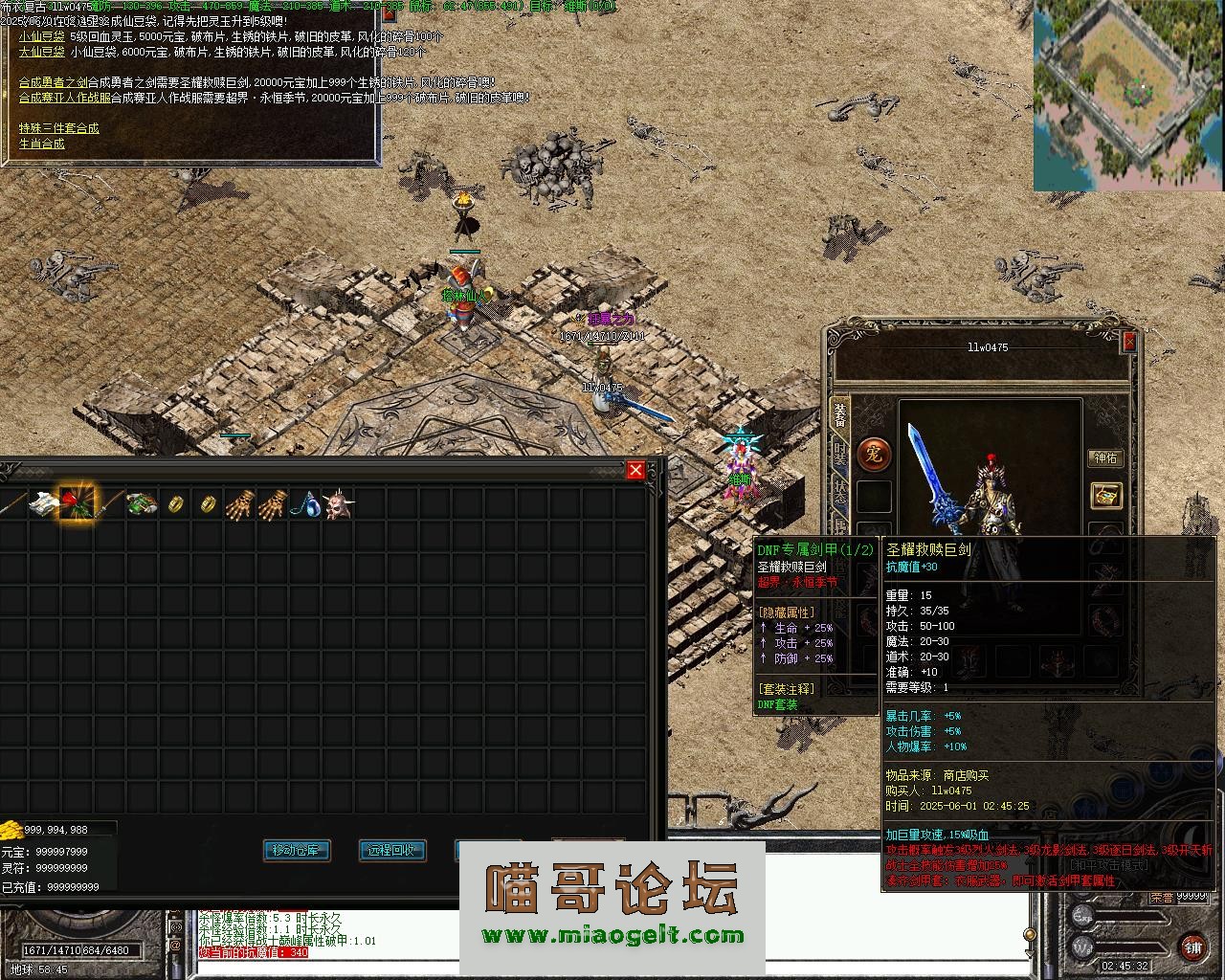
Task: Choose the 生肖合成 dialogue option
Action: click(41, 144)
